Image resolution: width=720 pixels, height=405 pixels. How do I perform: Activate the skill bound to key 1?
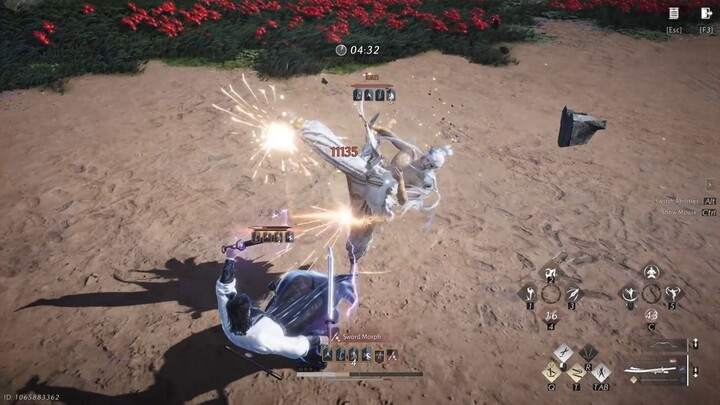(x=529, y=293)
